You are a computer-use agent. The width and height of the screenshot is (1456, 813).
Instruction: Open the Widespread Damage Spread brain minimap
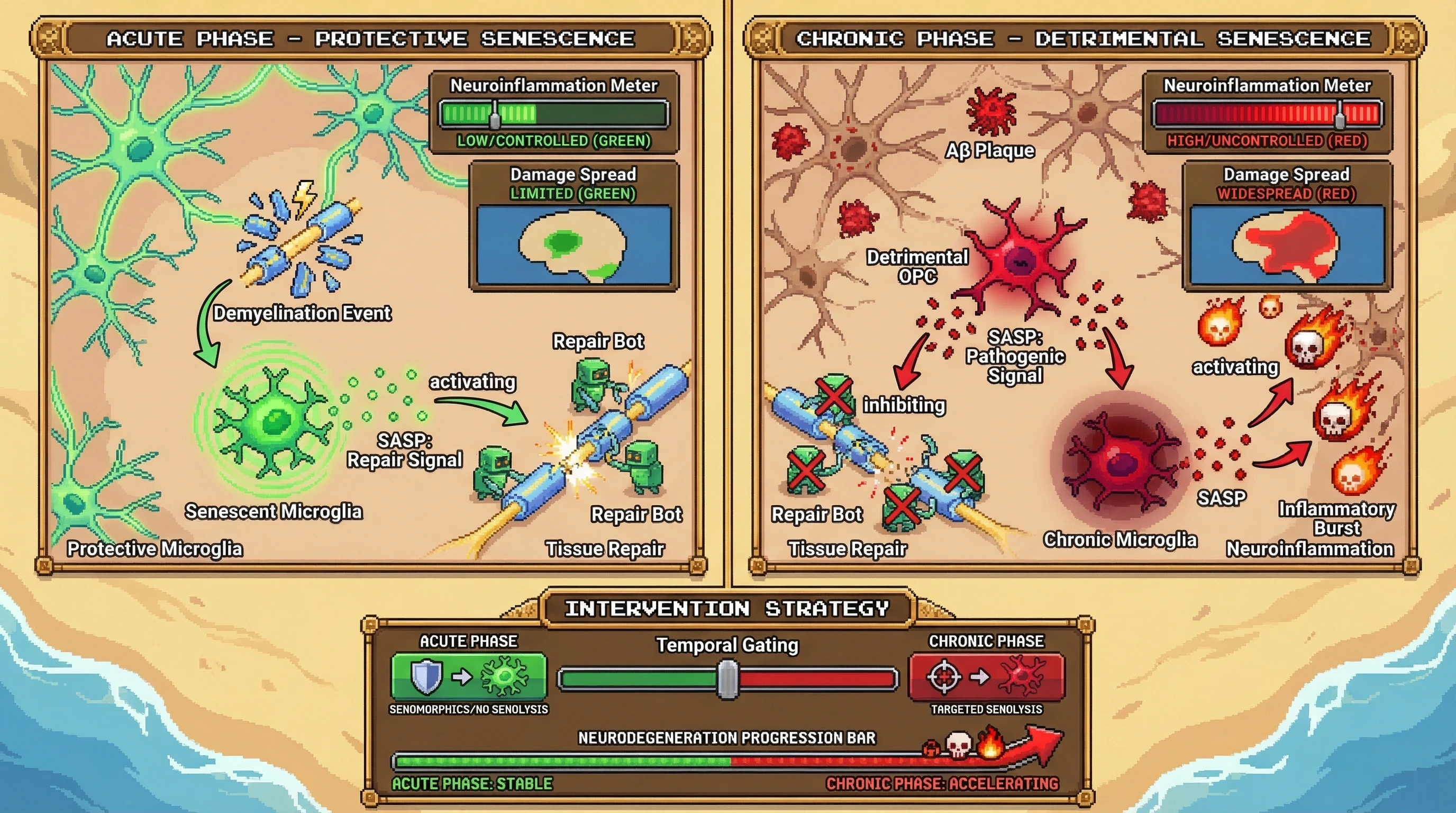tap(1287, 245)
